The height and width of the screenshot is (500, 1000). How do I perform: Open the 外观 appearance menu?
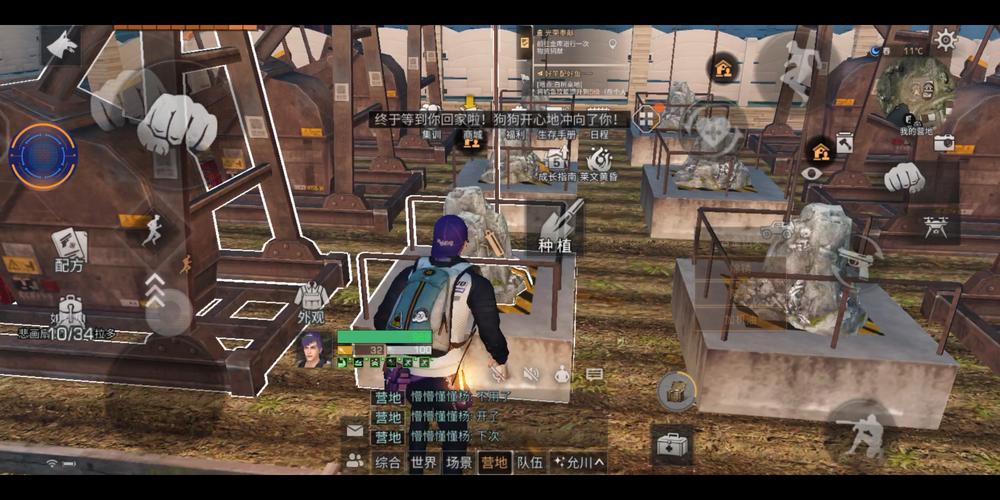point(311,303)
